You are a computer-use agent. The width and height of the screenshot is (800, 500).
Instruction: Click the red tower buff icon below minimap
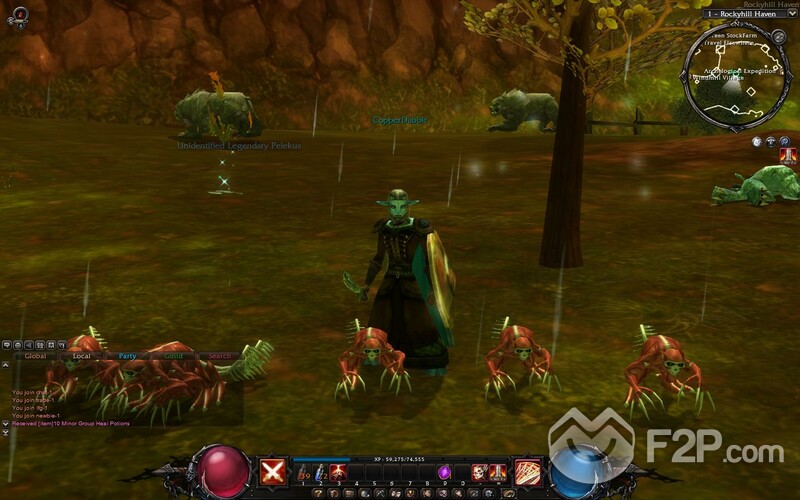pyautogui.click(x=788, y=156)
